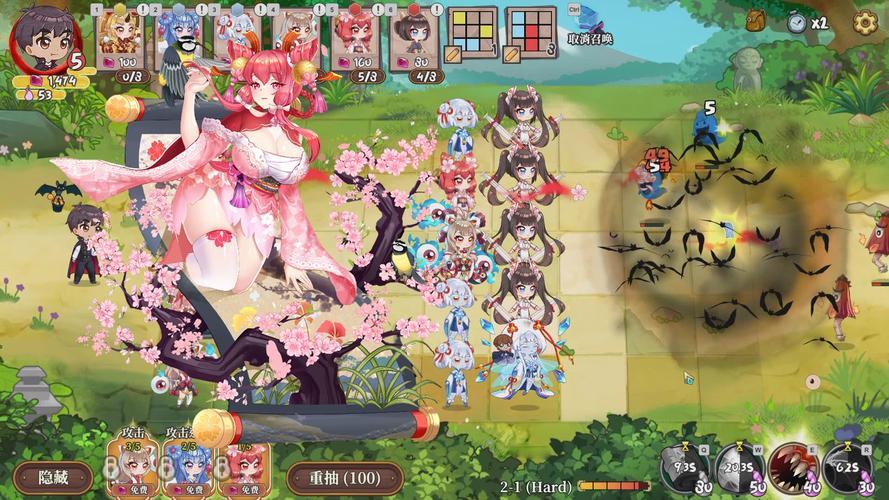Click the 取消召唤 cancel summon button
The height and width of the screenshot is (500, 889).
589,26
